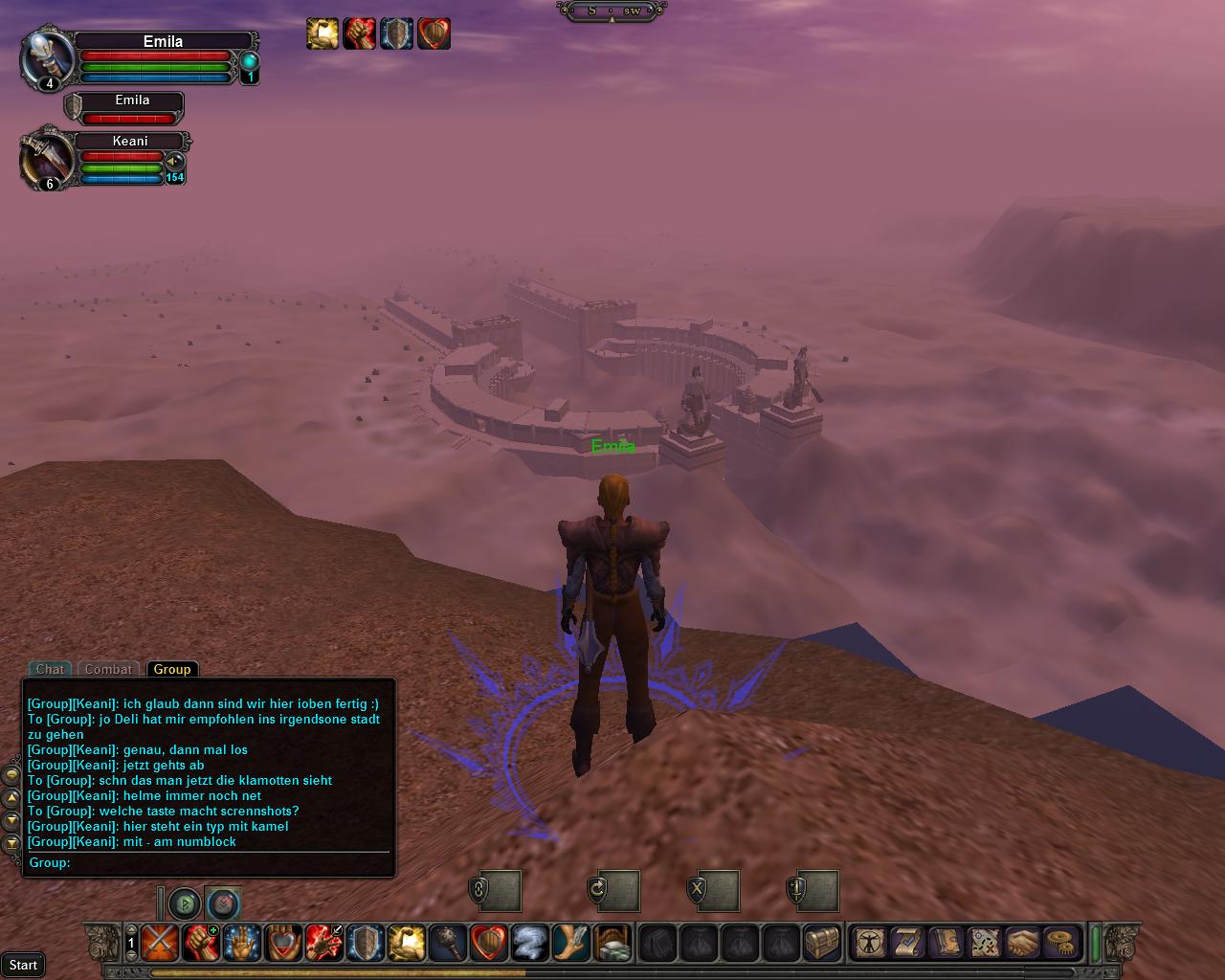
Task: Cast the glowing blue hand spell
Action: point(240,943)
